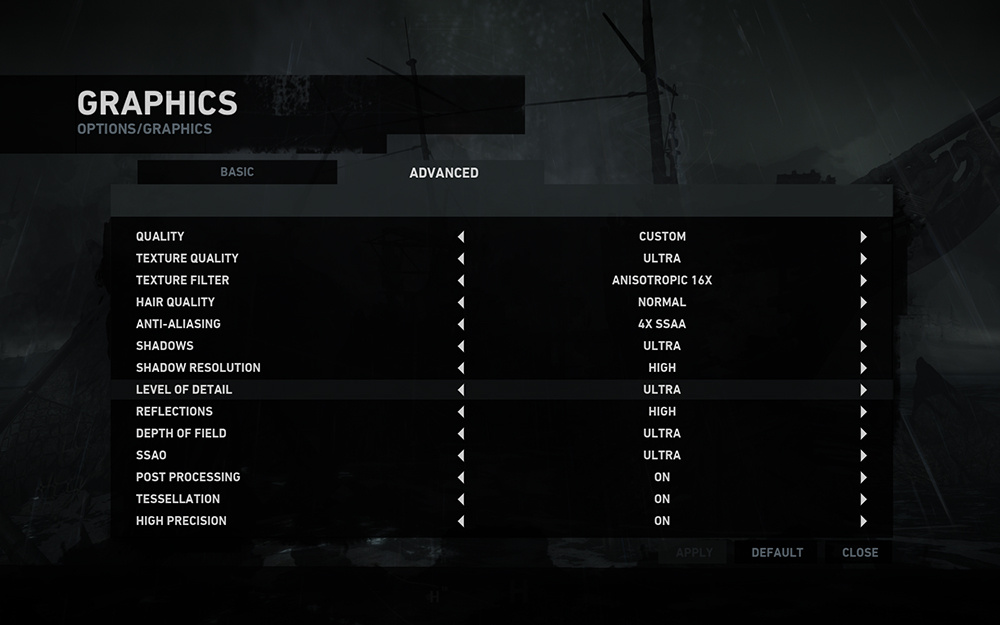The height and width of the screenshot is (625, 1000).
Task: Toggle Tessellation using left arrow
Action: coord(461,499)
